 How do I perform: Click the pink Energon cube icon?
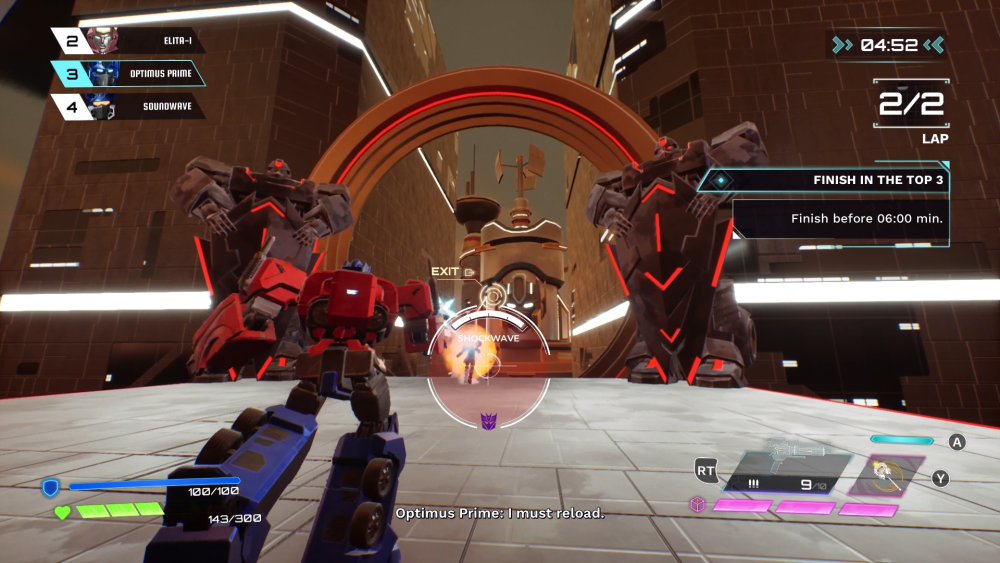click(x=696, y=506)
